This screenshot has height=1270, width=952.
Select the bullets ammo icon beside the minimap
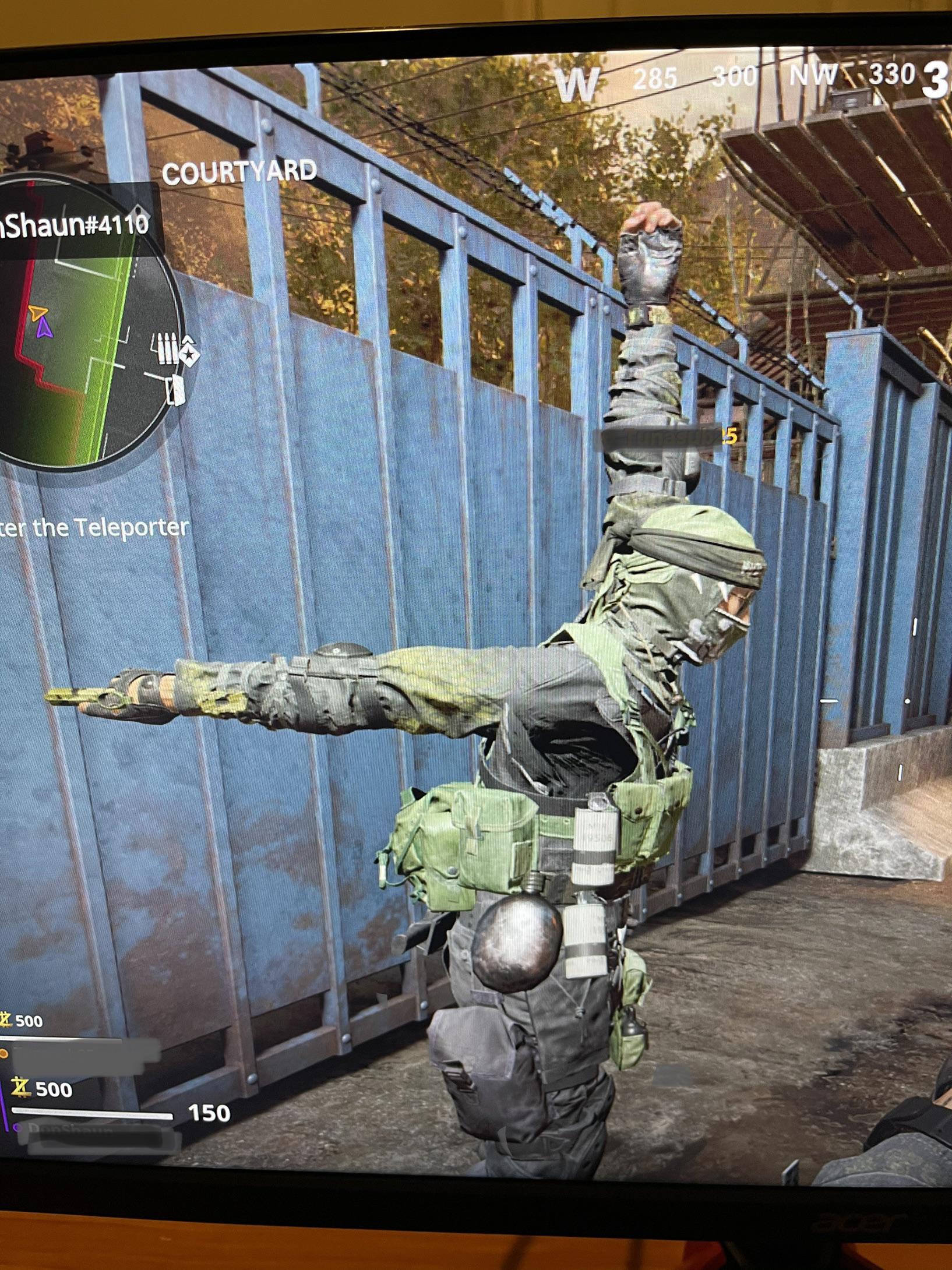click(x=165, y=348)
